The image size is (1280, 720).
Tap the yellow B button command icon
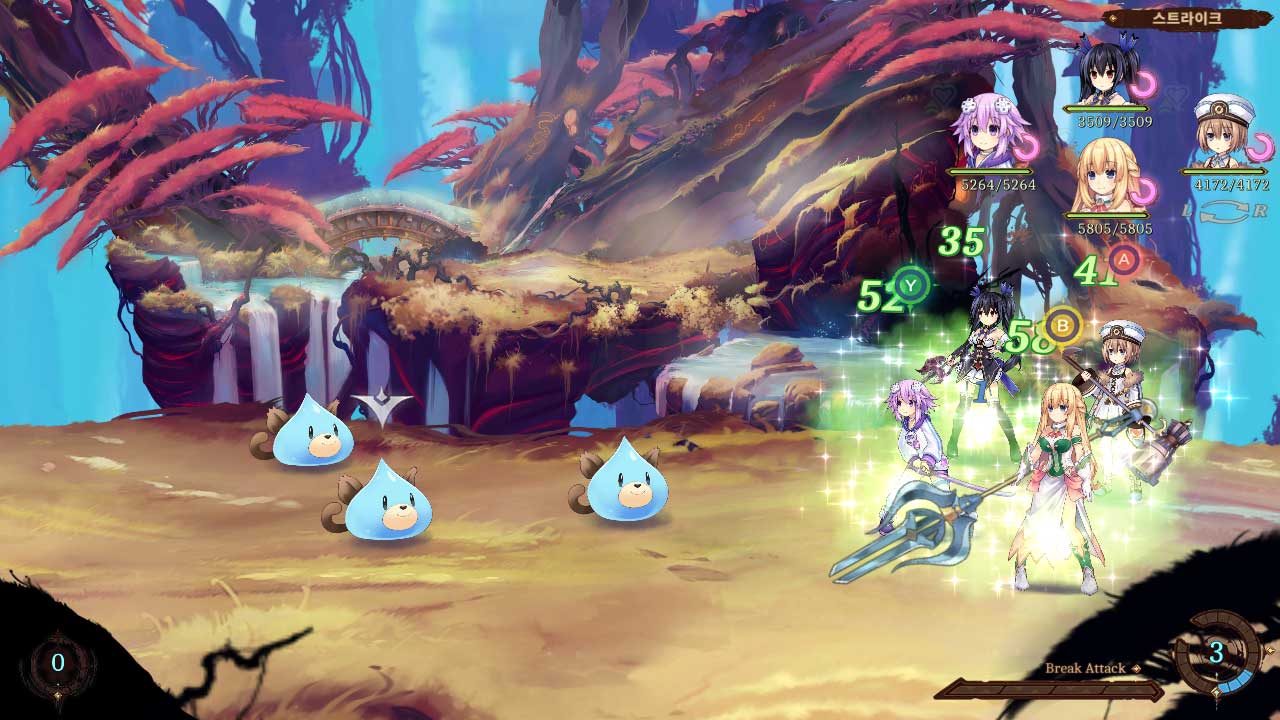[1064, 325]
